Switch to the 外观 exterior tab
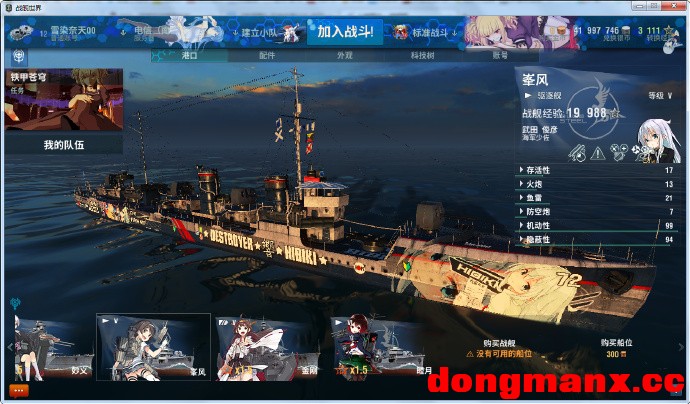Screen dimensions: 690x404 click(344, 56)
